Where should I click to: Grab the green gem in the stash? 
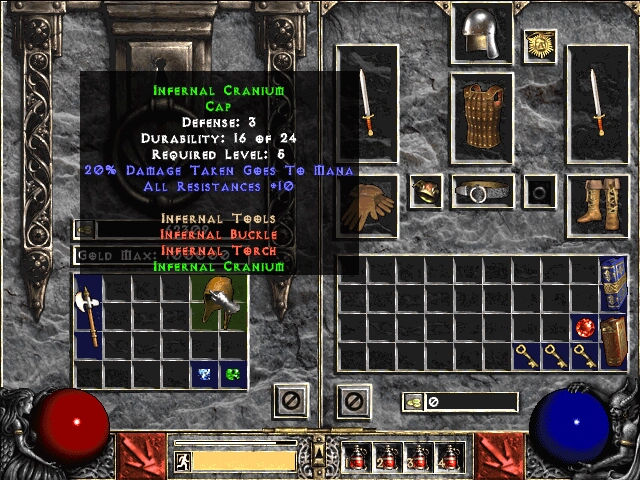[233, 374]
